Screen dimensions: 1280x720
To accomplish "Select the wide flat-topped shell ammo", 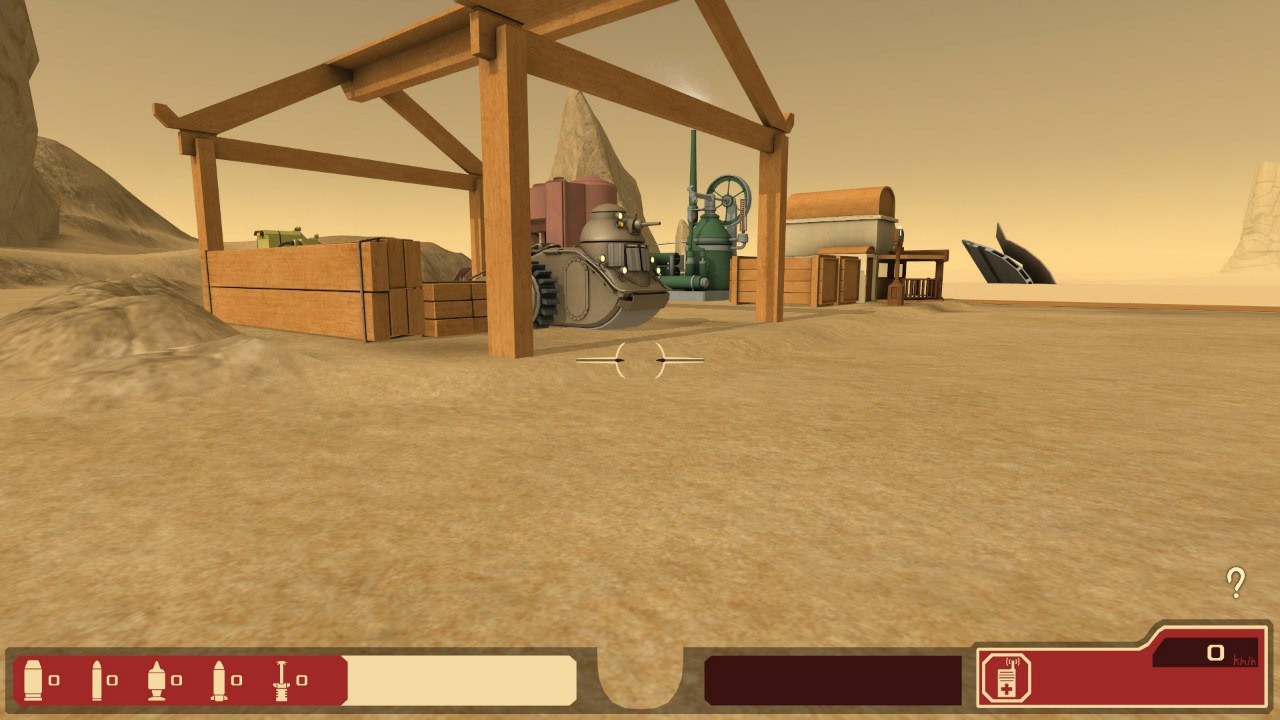I will (32, 680).
